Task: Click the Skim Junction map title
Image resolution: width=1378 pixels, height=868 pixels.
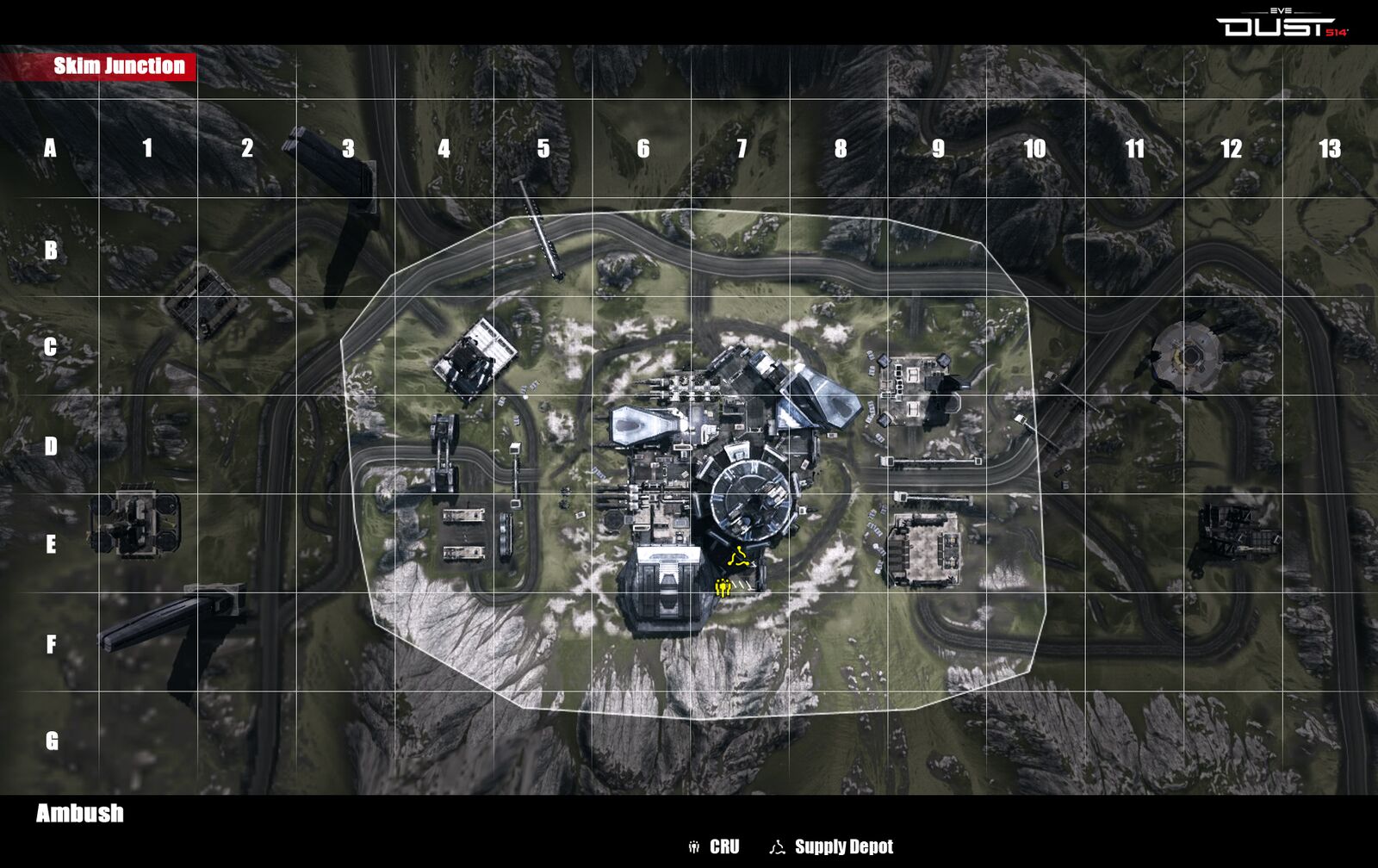Action: 119,66
